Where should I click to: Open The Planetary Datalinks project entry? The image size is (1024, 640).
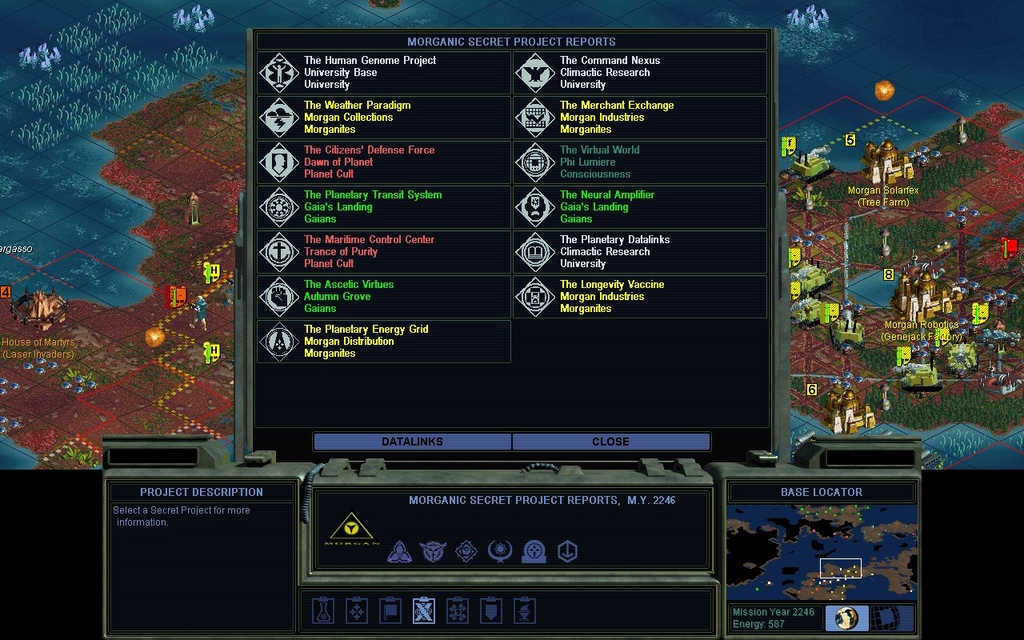(x=640, y=252)
